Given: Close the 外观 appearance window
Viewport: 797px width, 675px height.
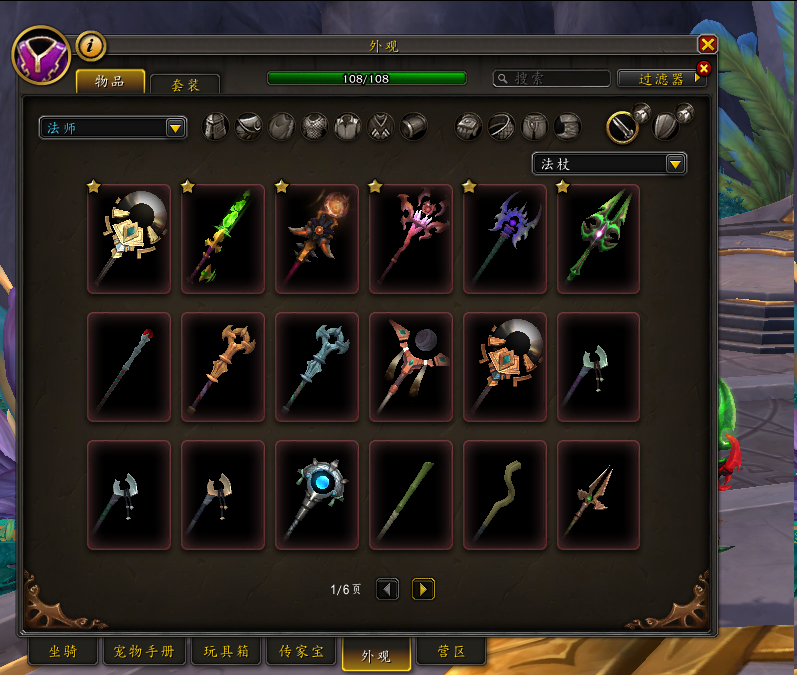Looking at the screenshot, I should point(707,44).
